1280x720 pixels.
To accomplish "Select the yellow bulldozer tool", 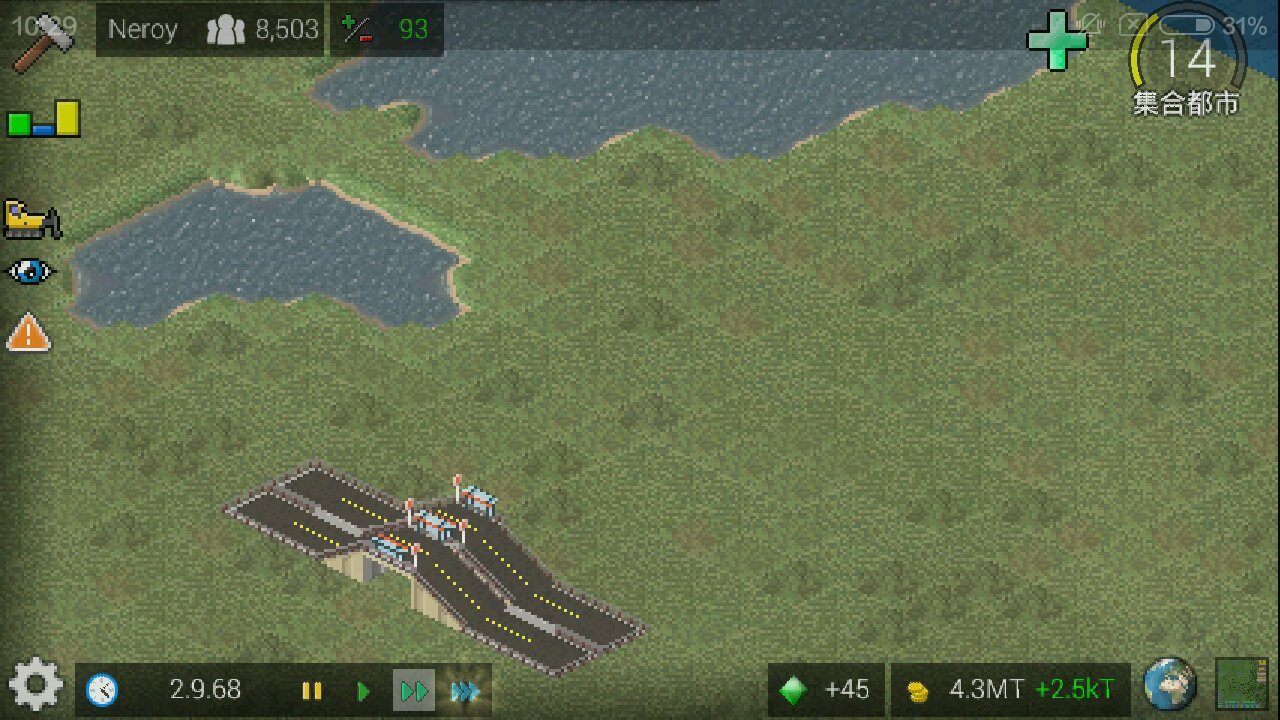I will (x=32, y=219).
